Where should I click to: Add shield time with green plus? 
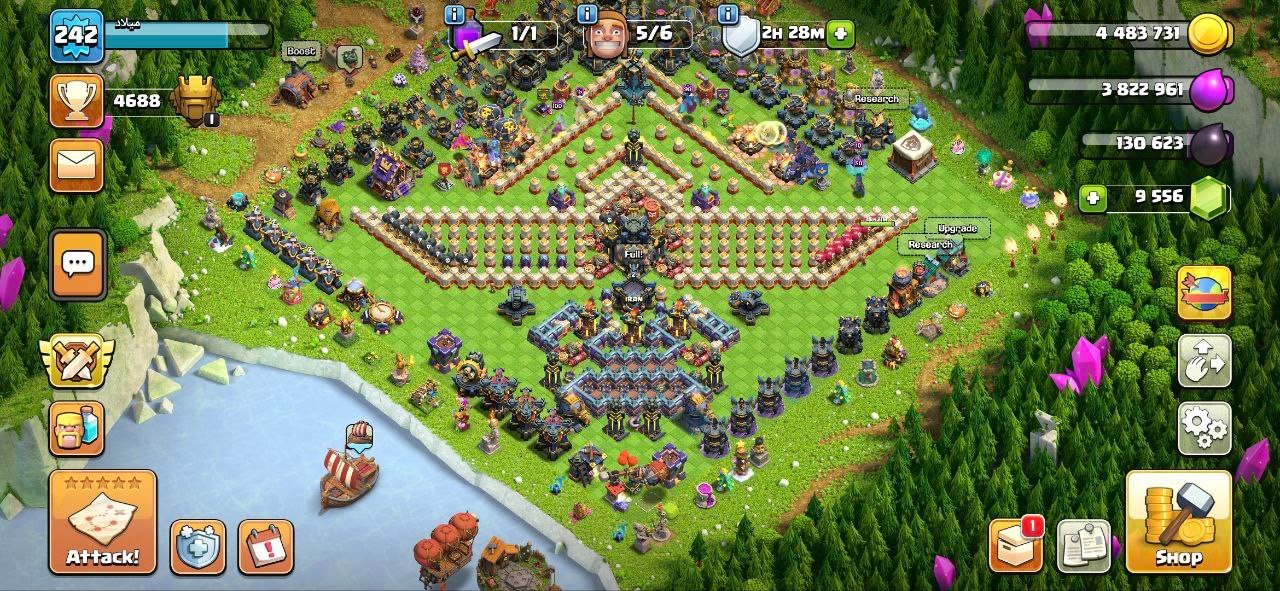(x=840, y=33)
